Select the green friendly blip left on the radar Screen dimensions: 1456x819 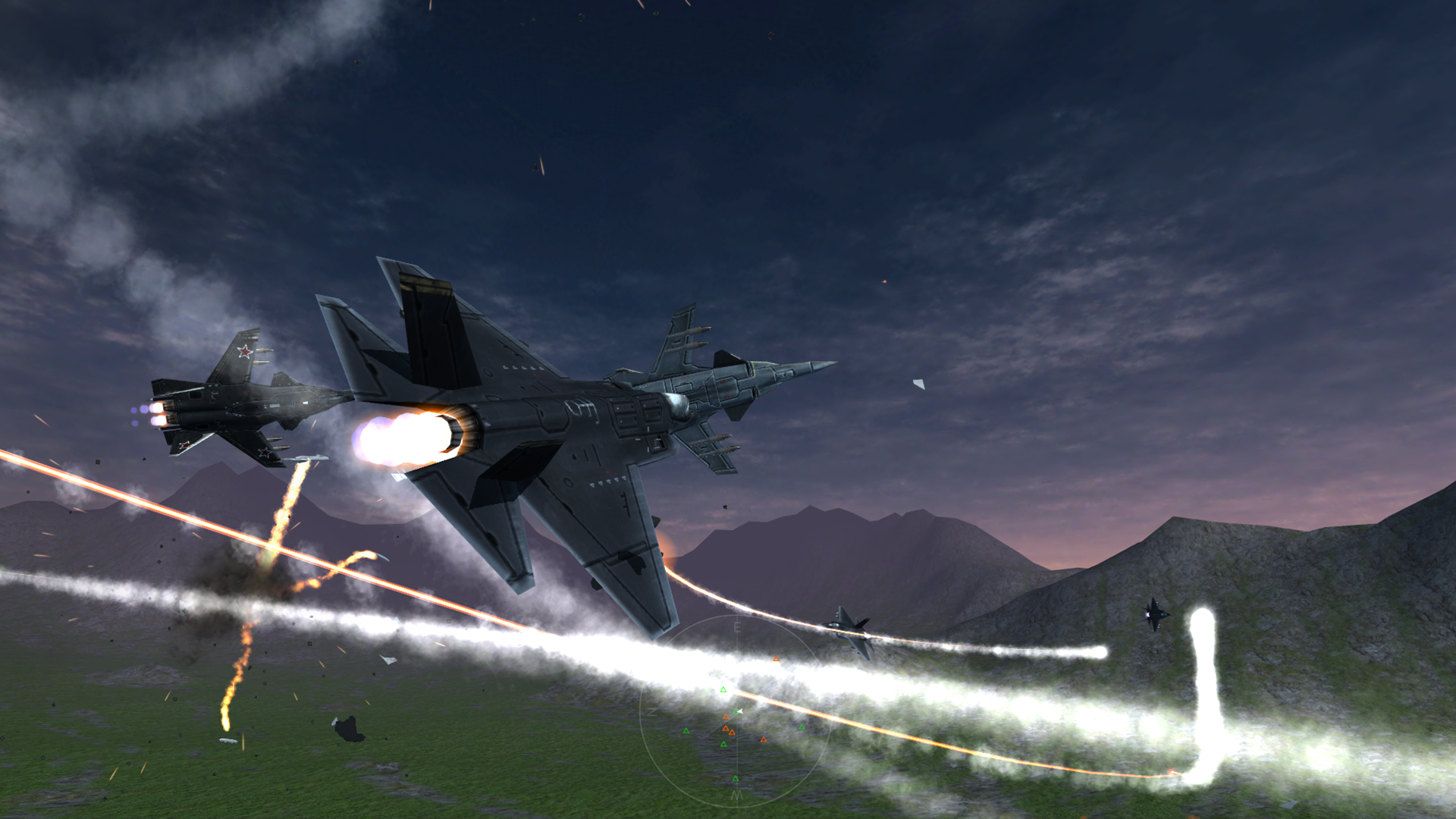(x=686, y=731)
